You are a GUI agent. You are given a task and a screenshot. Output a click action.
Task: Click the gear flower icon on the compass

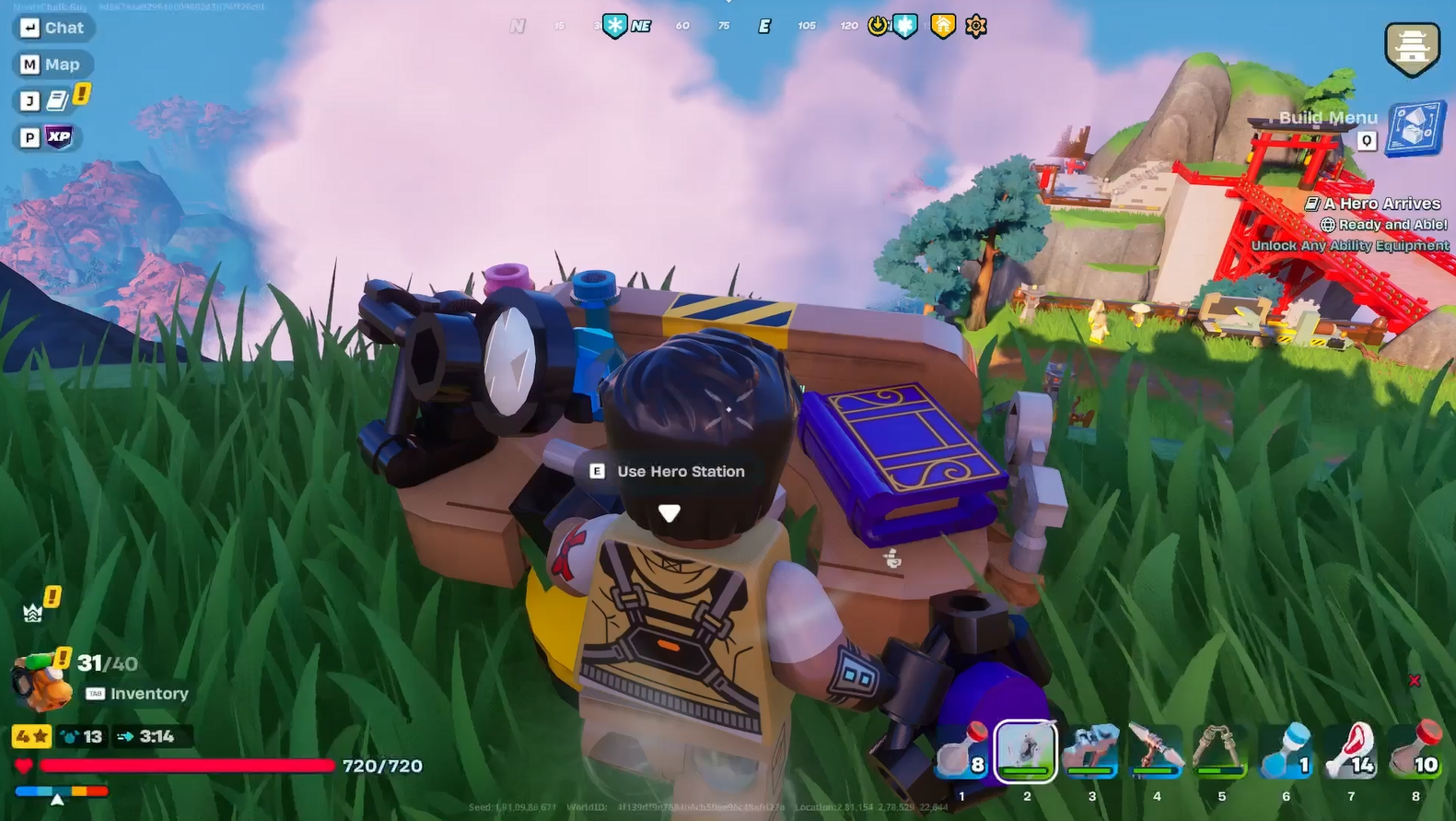[x=974, y=25]
